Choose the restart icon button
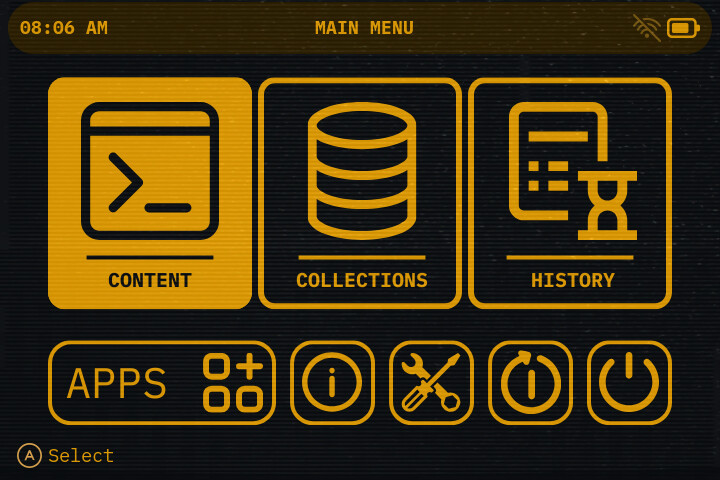Viewport: 720px width, 480px height. pos(530,383)
